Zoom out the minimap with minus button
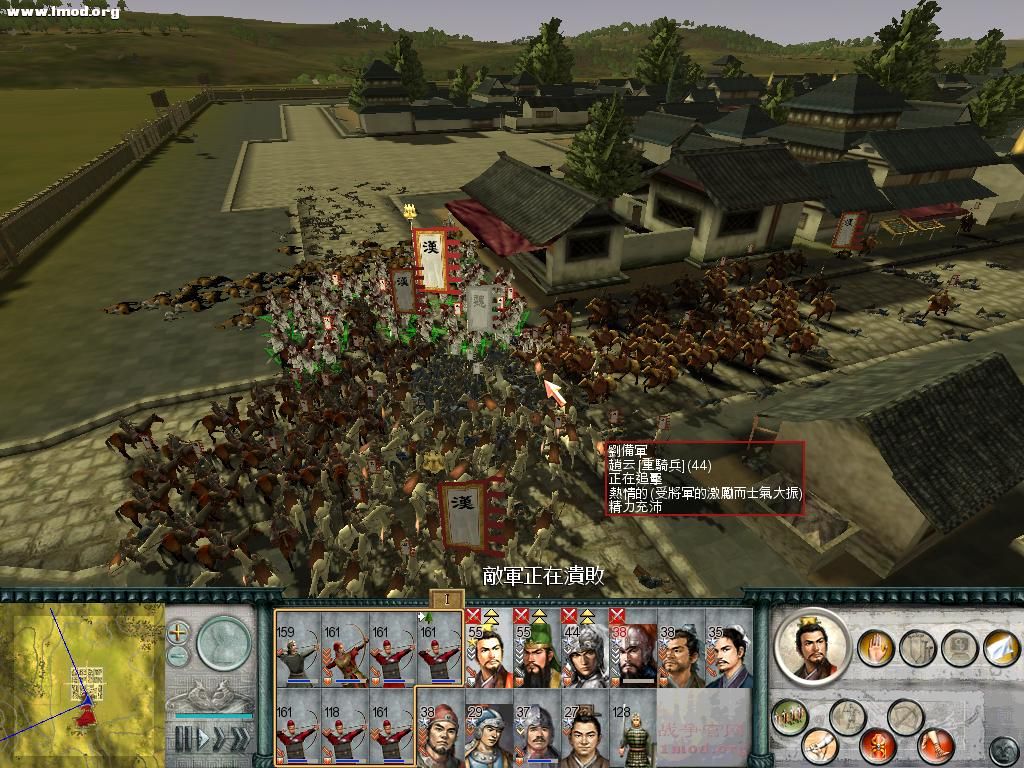This screenshot has height=768, width=1024. [x=178, y=655]
